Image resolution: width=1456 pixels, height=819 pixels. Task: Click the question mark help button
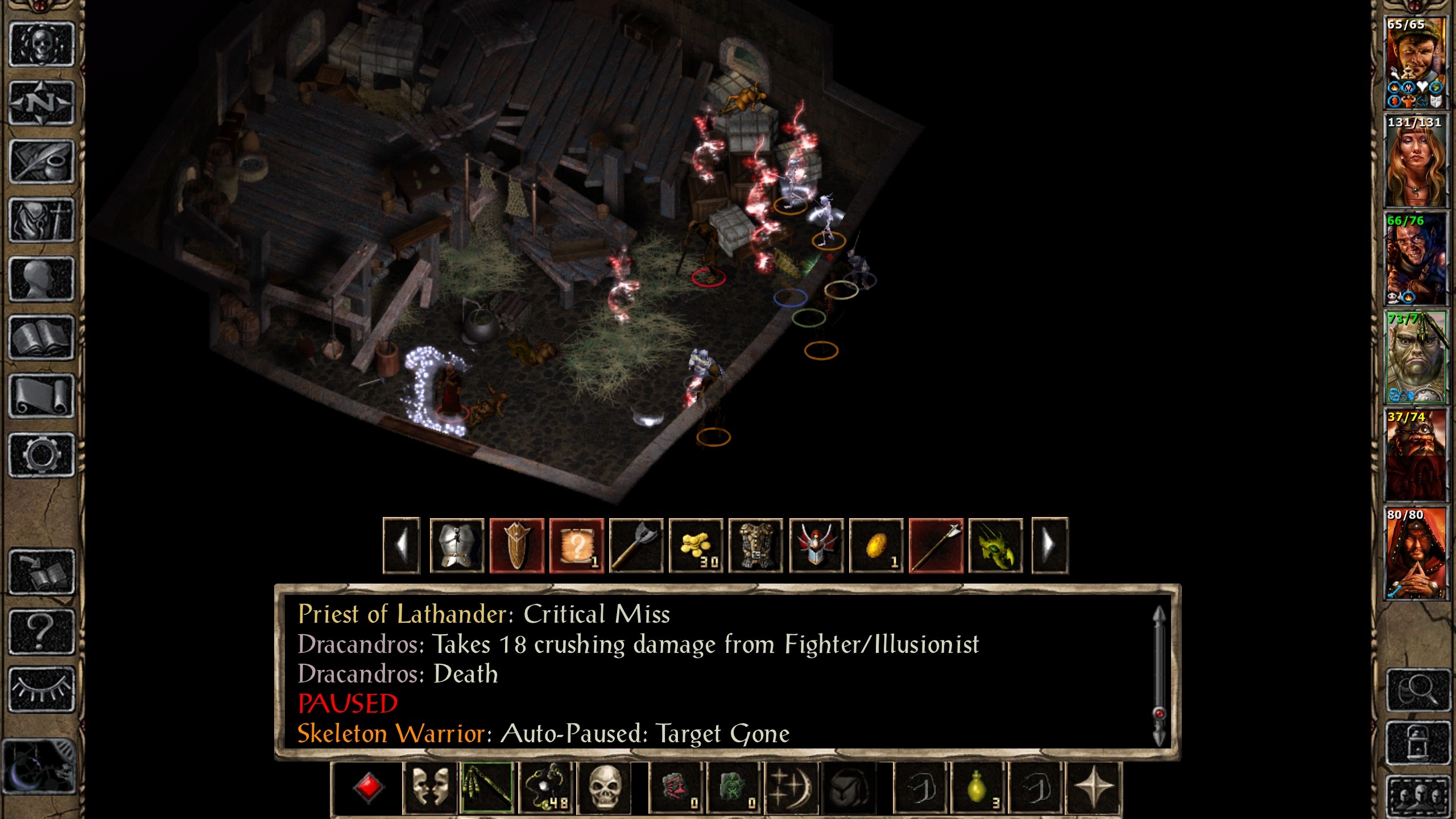pyautogui.click(x=42, y=631)
